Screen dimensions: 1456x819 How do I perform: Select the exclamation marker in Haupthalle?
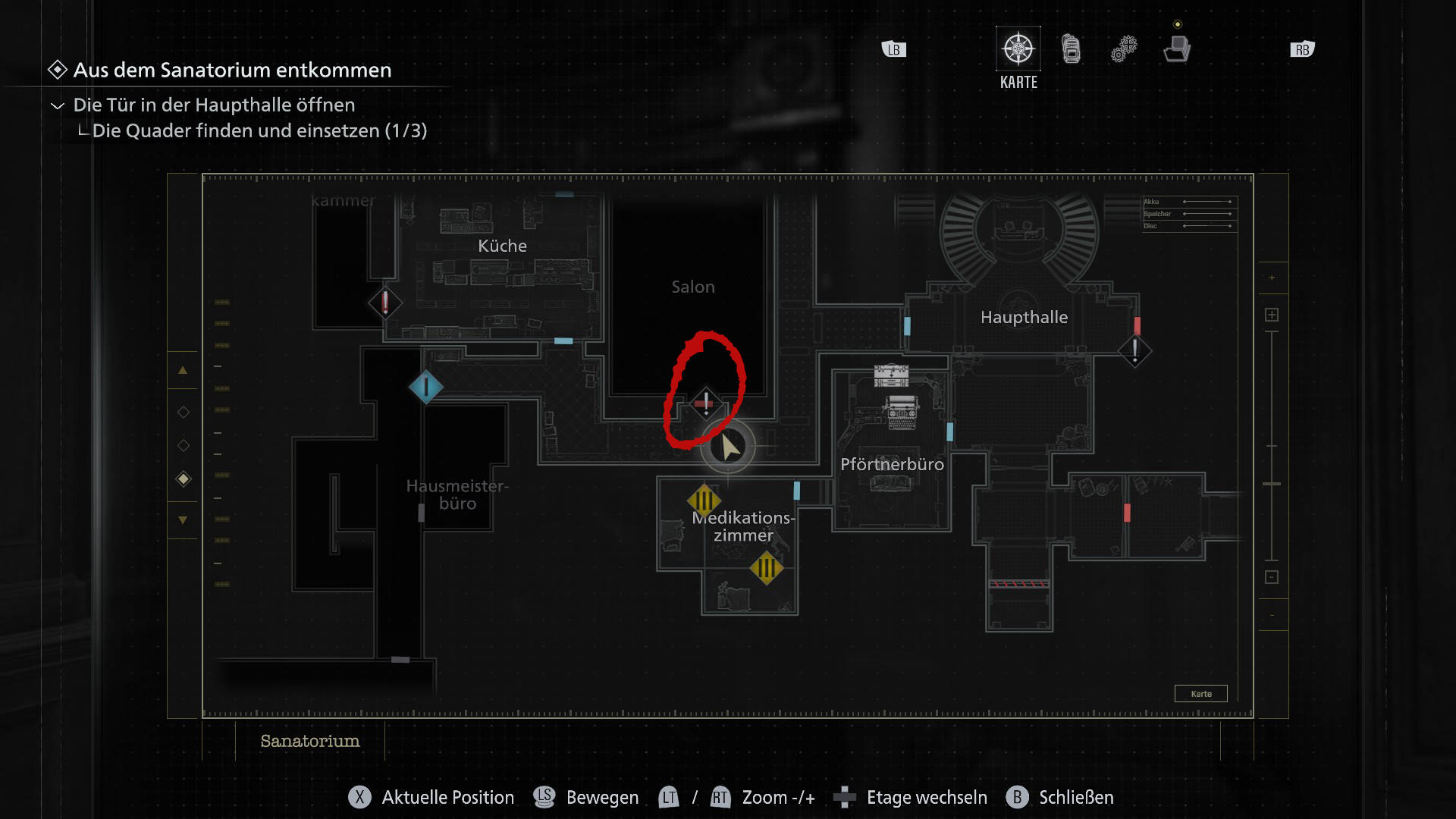point(1134,350)
